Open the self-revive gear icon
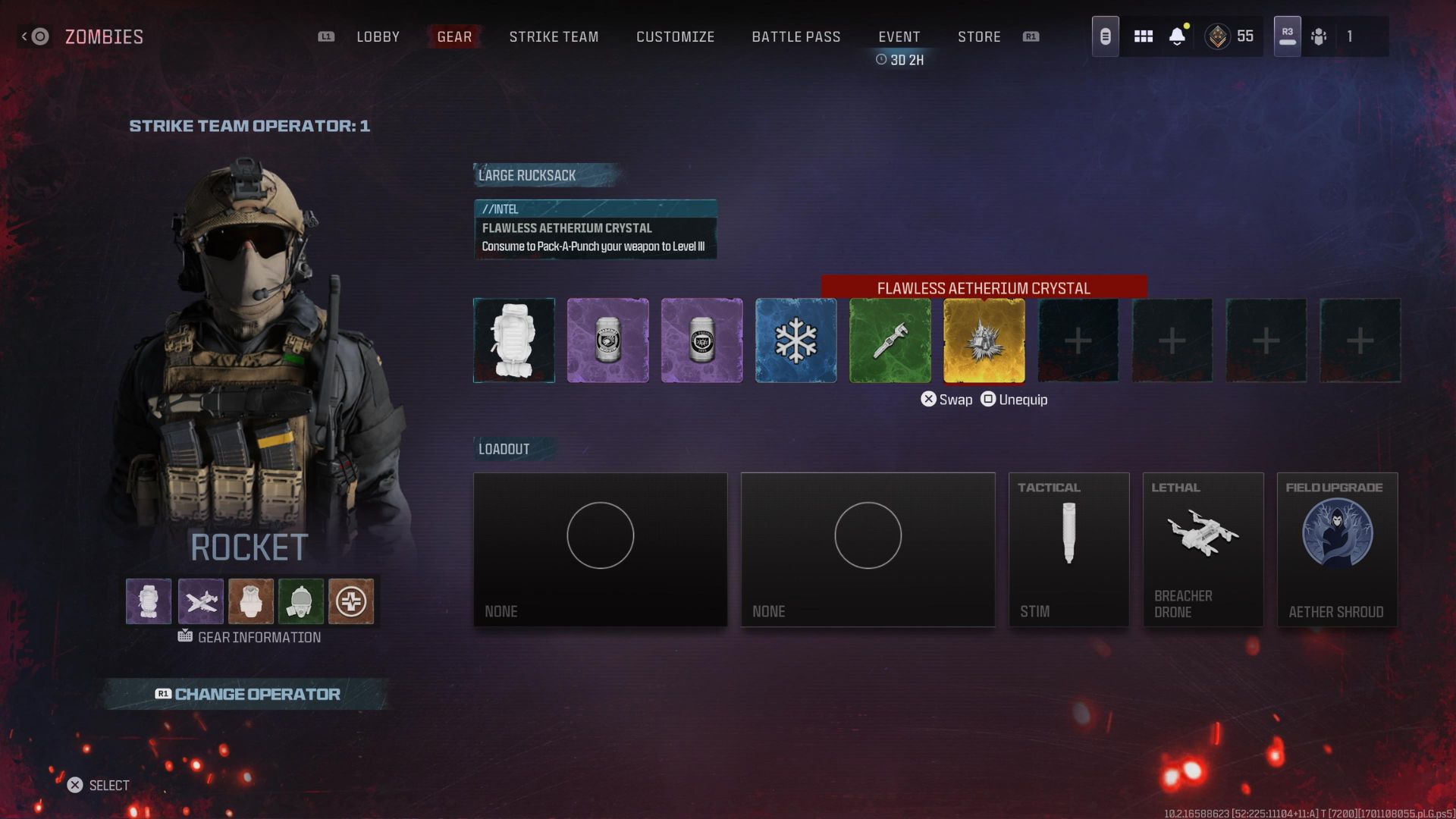 [351, 601]
